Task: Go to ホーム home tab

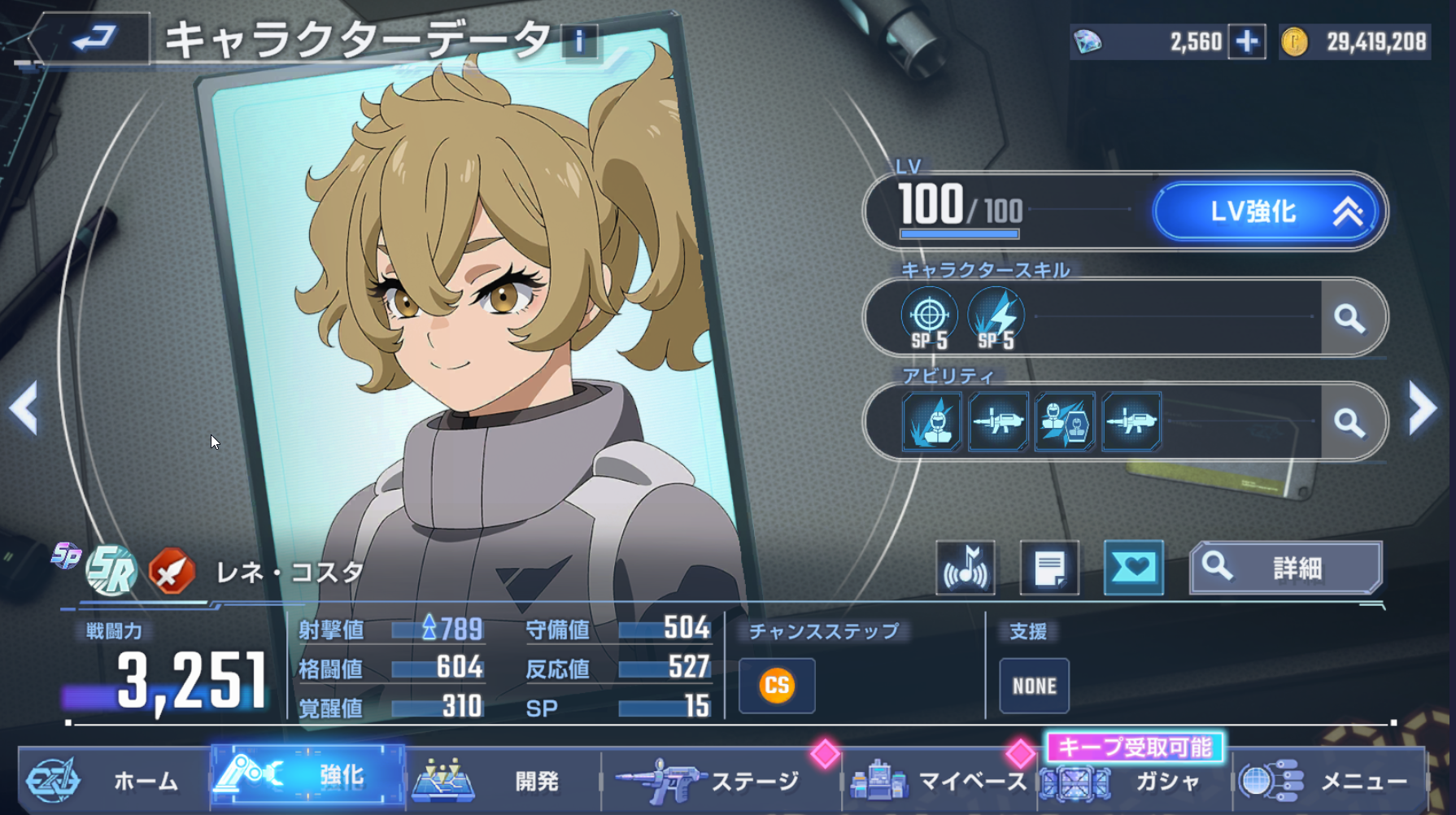Action: [114, 781]
